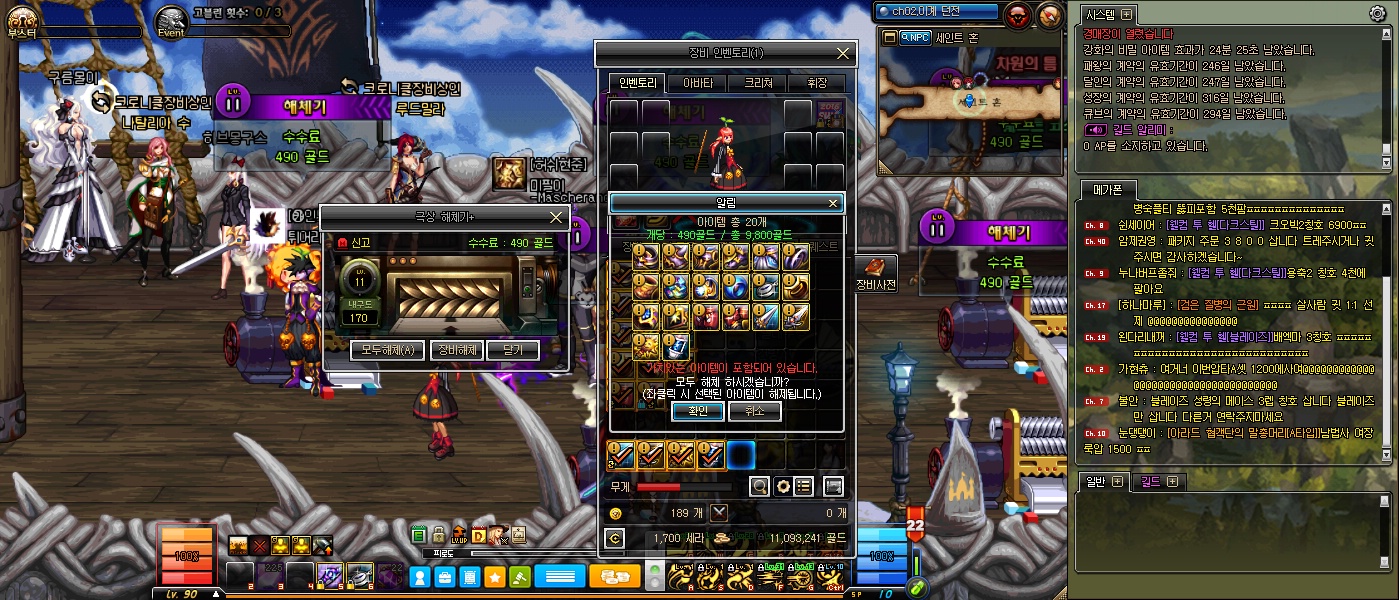
Task: Confirm disassembling all items with 확인
Action: click(697, 411)
